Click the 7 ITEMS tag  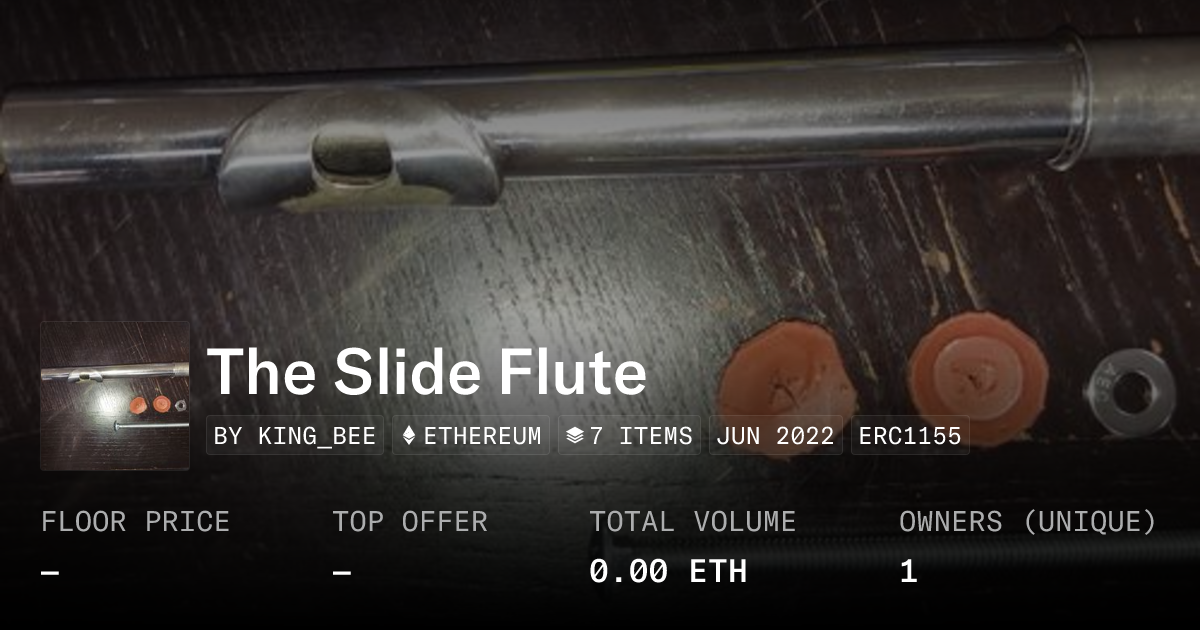click(x=629, y=436)
